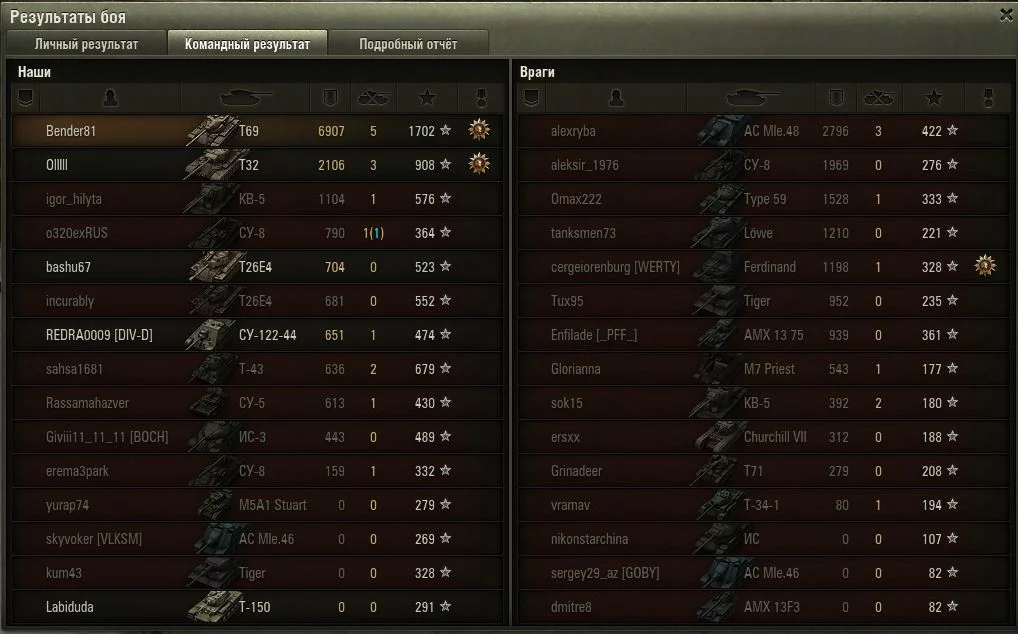Select Labiduda with T-150 tank
Viewport: 1018px width, 634px height.
(x=71, y=607)
